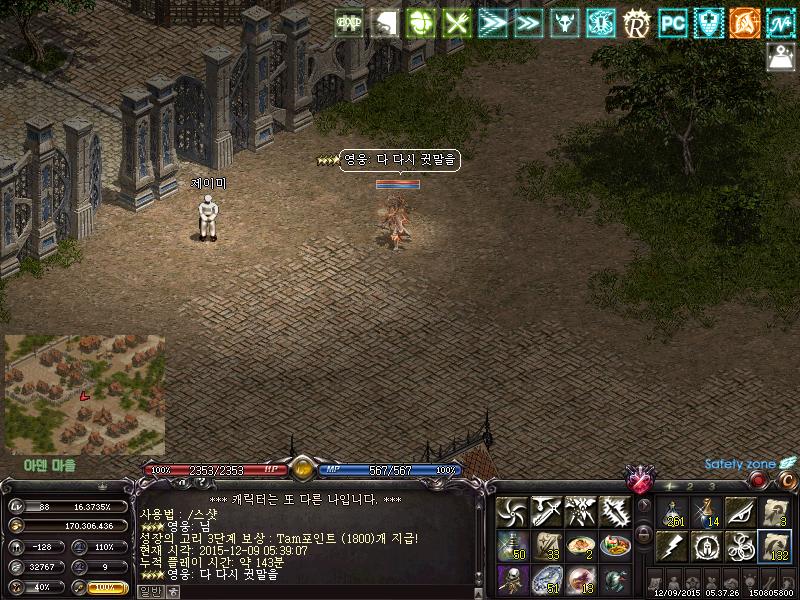The image size is (800, 600).
Task: Select the orange armor buff icon
Action: [744, 22]
